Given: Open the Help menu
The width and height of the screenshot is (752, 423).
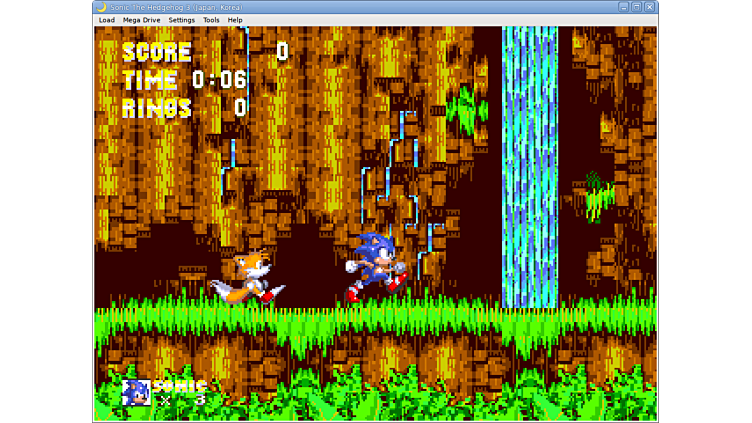Looking at the screenshot, I should tap(235, 20).
